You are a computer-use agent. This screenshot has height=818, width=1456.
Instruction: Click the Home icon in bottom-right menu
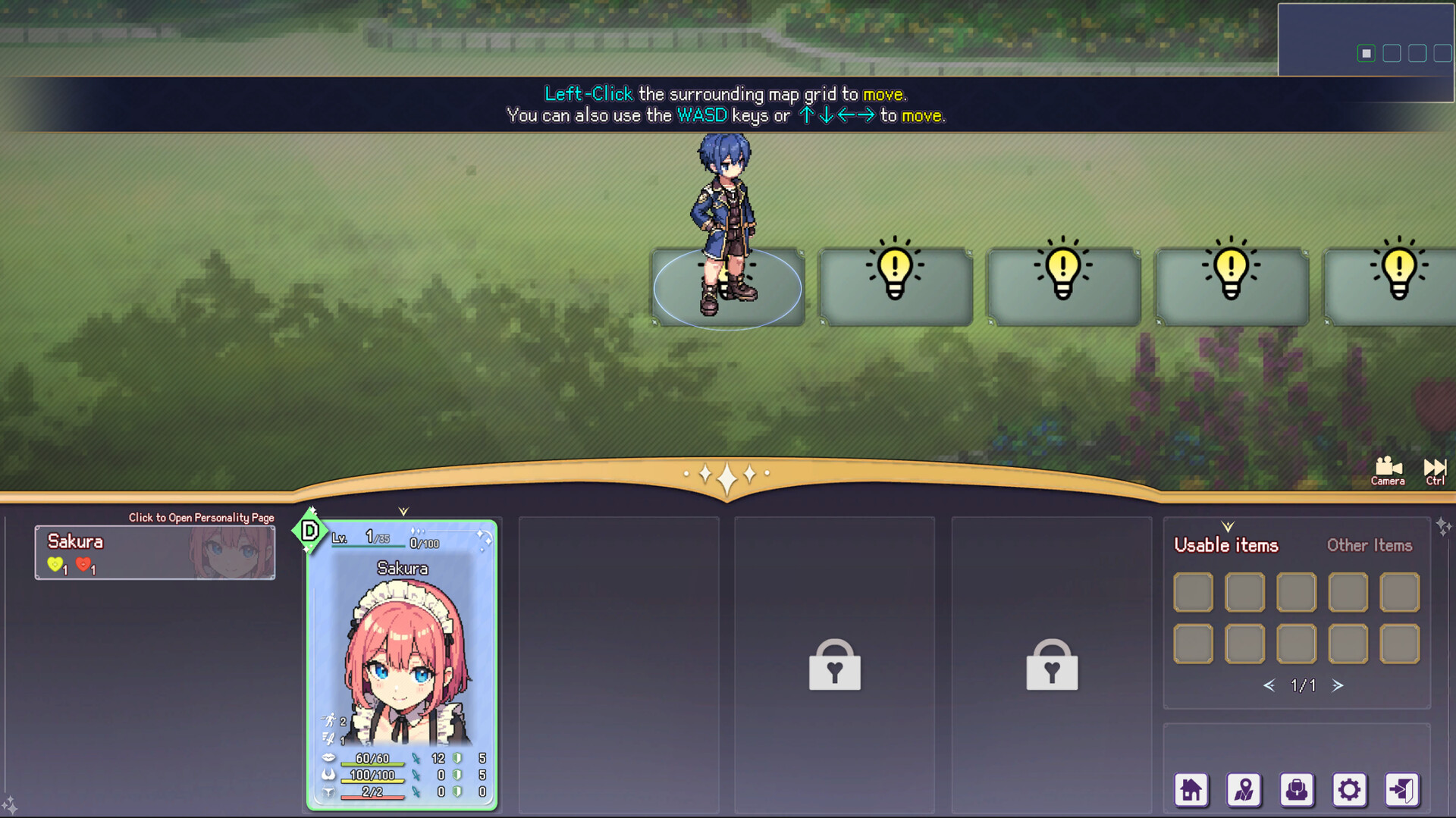1192,790
